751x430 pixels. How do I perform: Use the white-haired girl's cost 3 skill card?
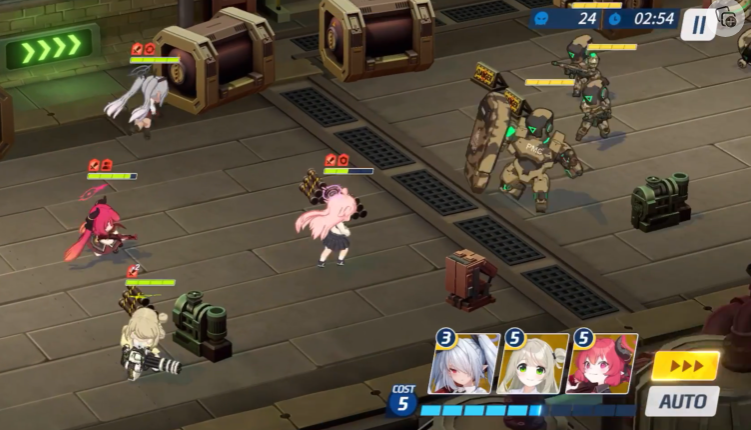[464, 364]
